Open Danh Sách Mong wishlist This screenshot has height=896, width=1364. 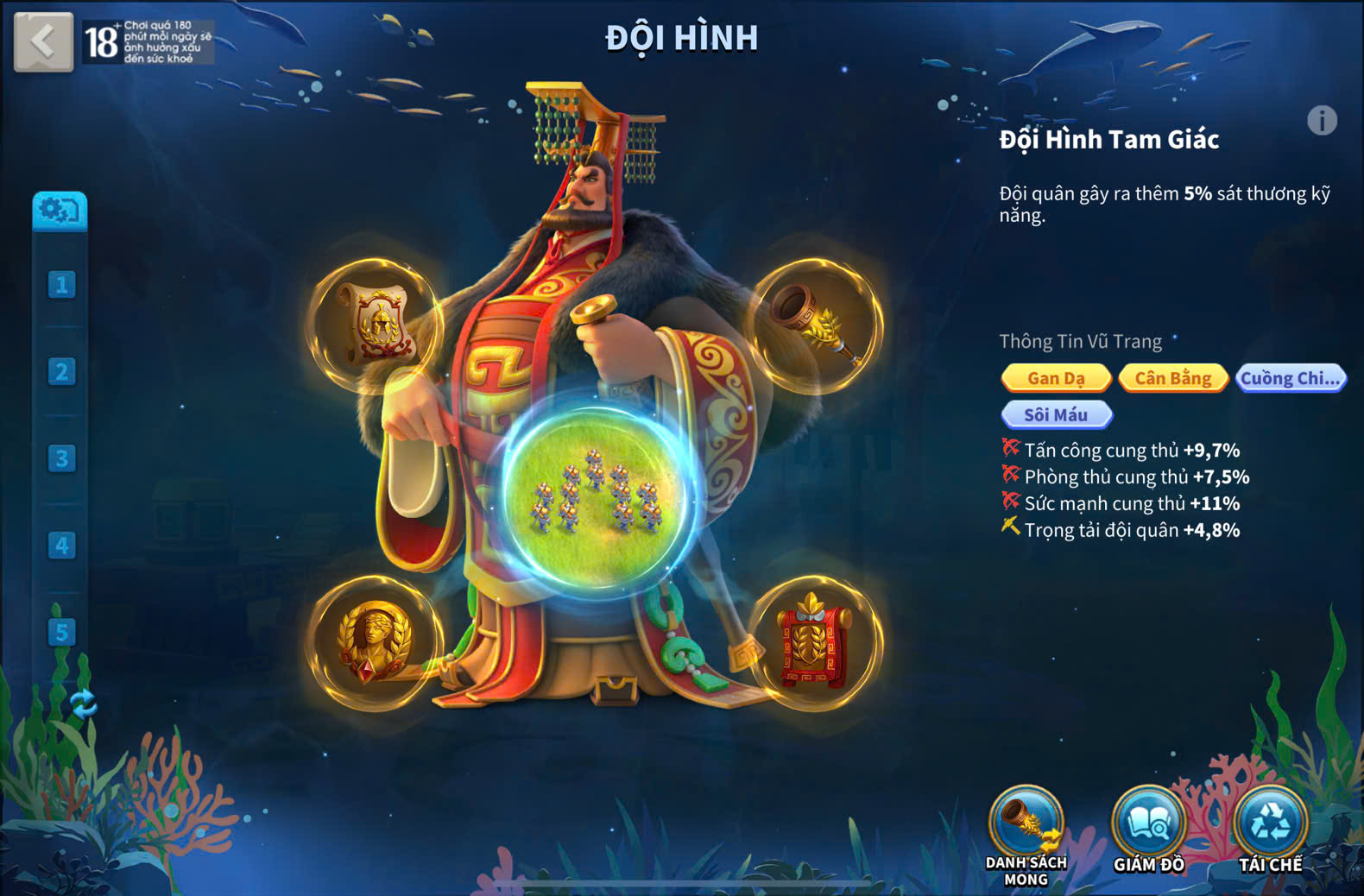pyautogui.click(x=1026, y=824)
